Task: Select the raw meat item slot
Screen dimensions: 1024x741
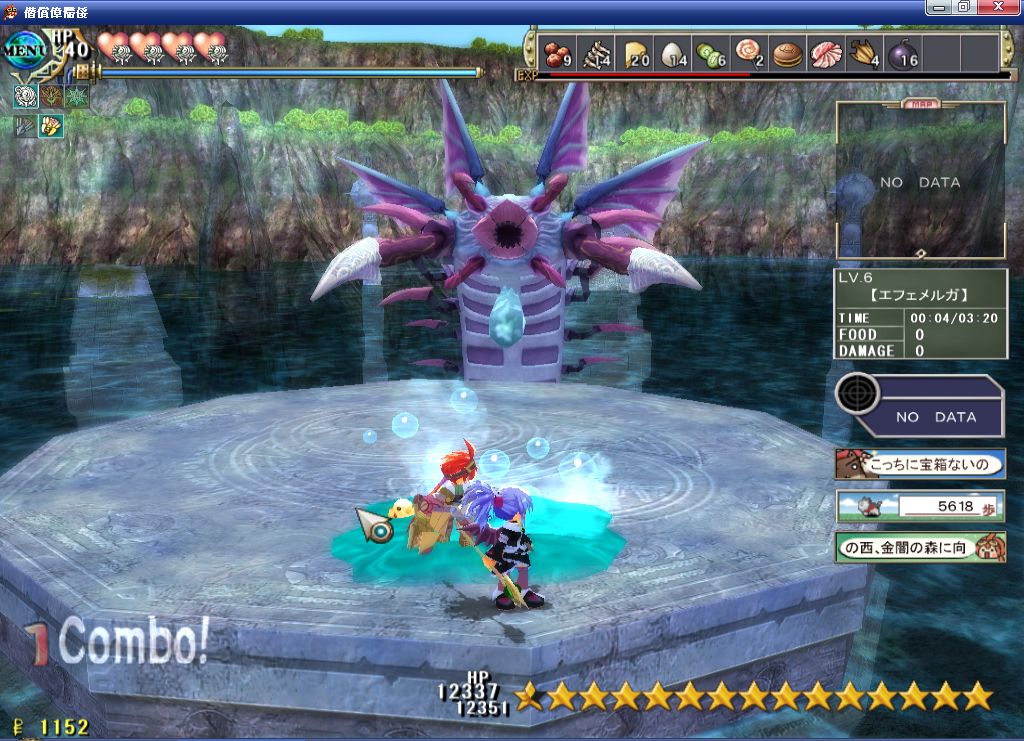Action: tap(826, 52)
